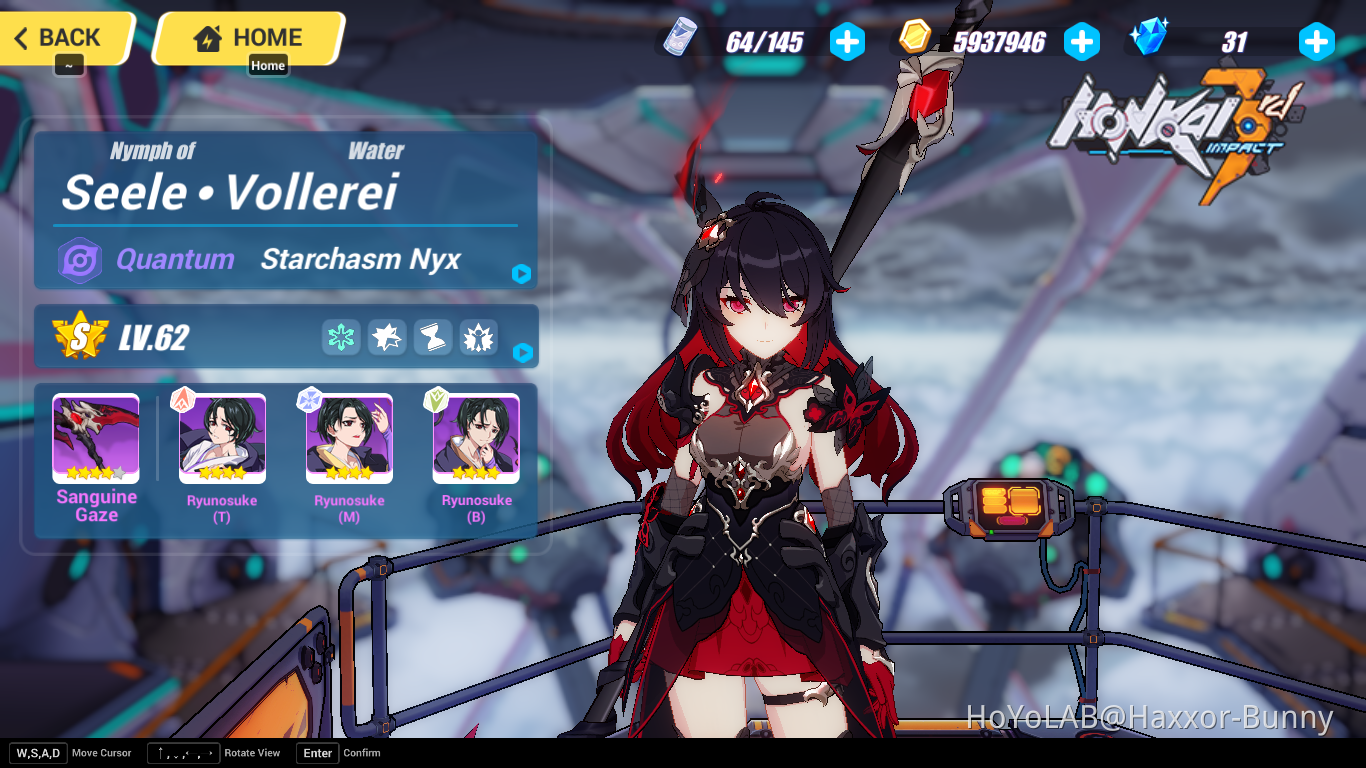Open the Ryunosuke (T) stigmata slot
The height and width of the screenshot is (768, 1366).
(221, 437)
